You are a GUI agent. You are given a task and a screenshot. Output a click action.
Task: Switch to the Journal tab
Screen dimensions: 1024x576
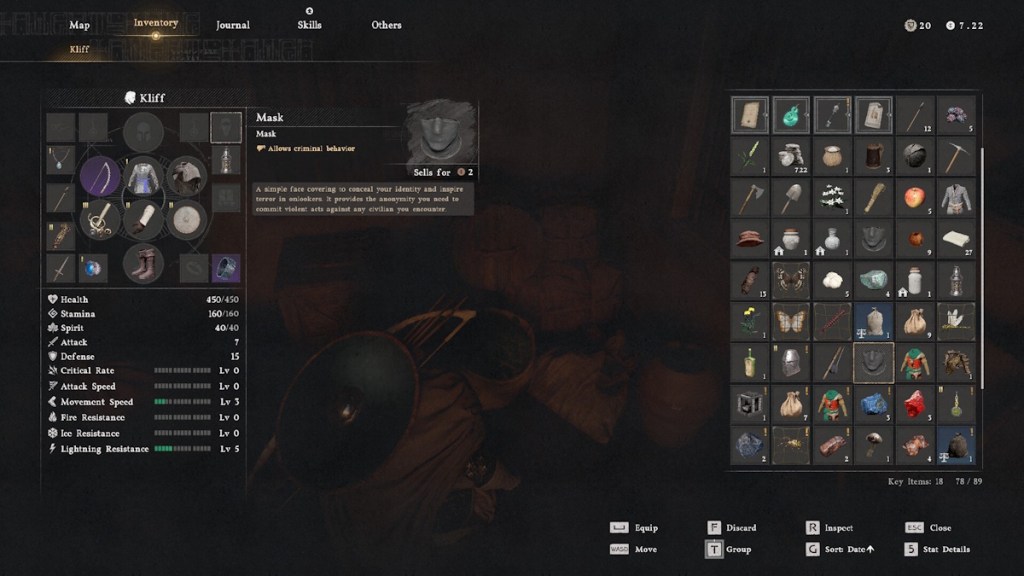(232, 25)
